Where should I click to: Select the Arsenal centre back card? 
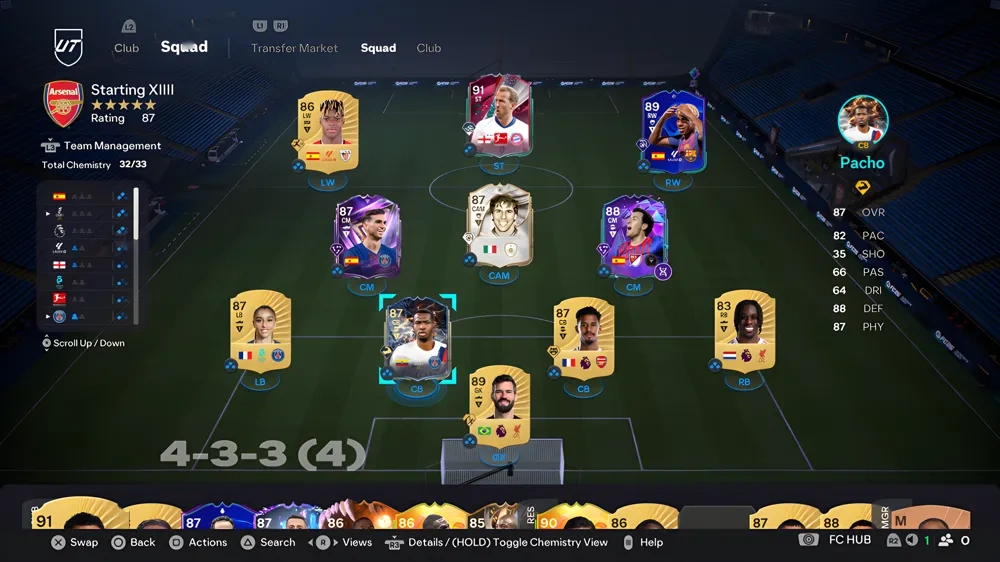pyautogui.click(x=583, y=338)
